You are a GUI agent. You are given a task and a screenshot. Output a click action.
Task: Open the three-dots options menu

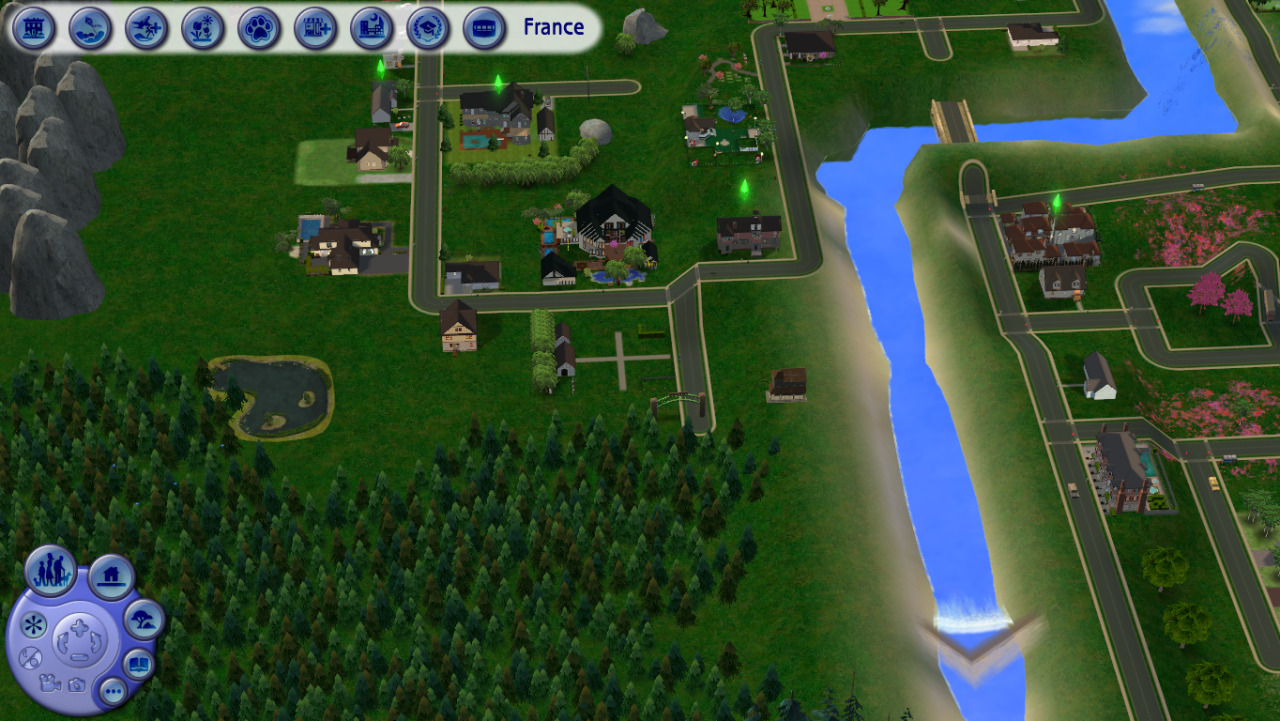pos(112,690)
